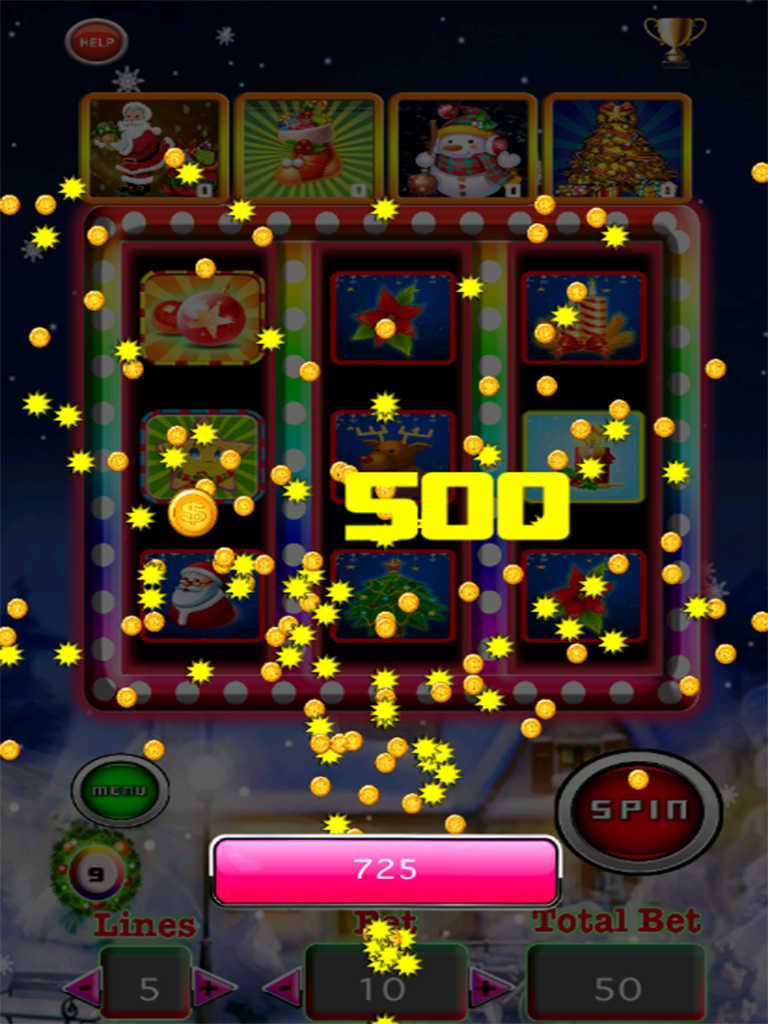768x1024 pixels.
Task: Decrease the number of Lines
Action: click(80, 988)
